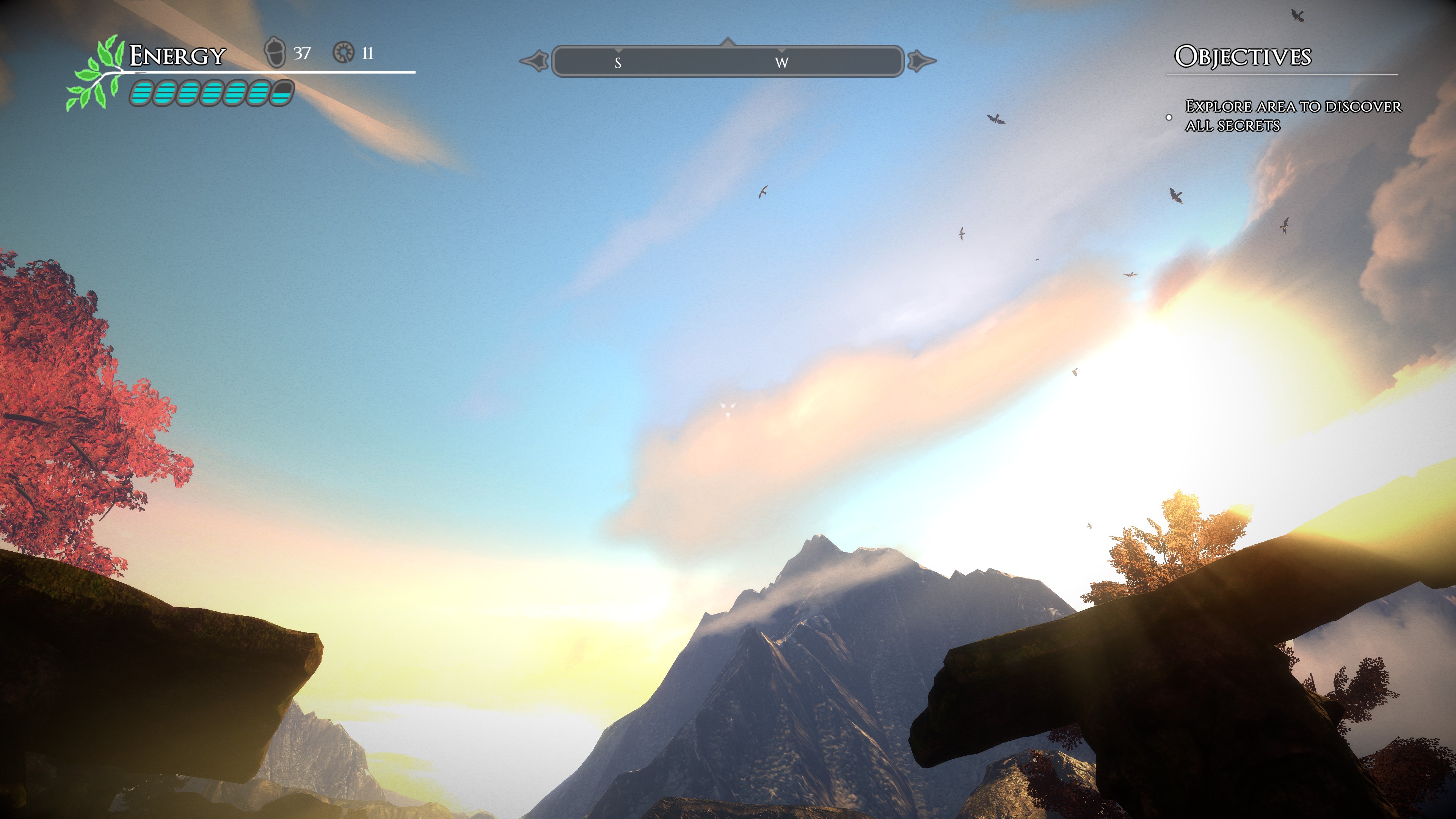Screen dimensions: 1456x819
Task: Click the left arrow ornament of the compass
Action: pos(534,61)
